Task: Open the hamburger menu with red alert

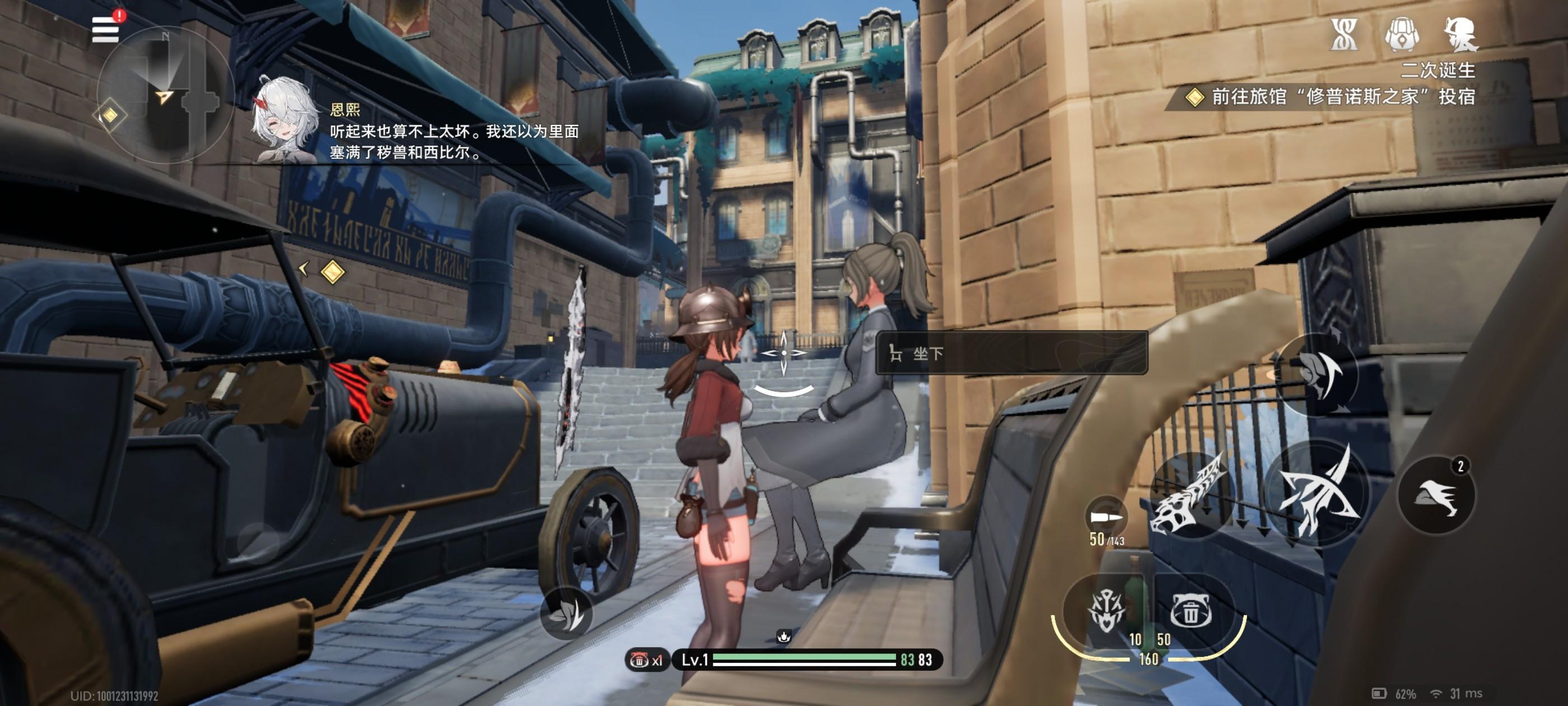Action: pyautogui.click(x=105, y=29)
